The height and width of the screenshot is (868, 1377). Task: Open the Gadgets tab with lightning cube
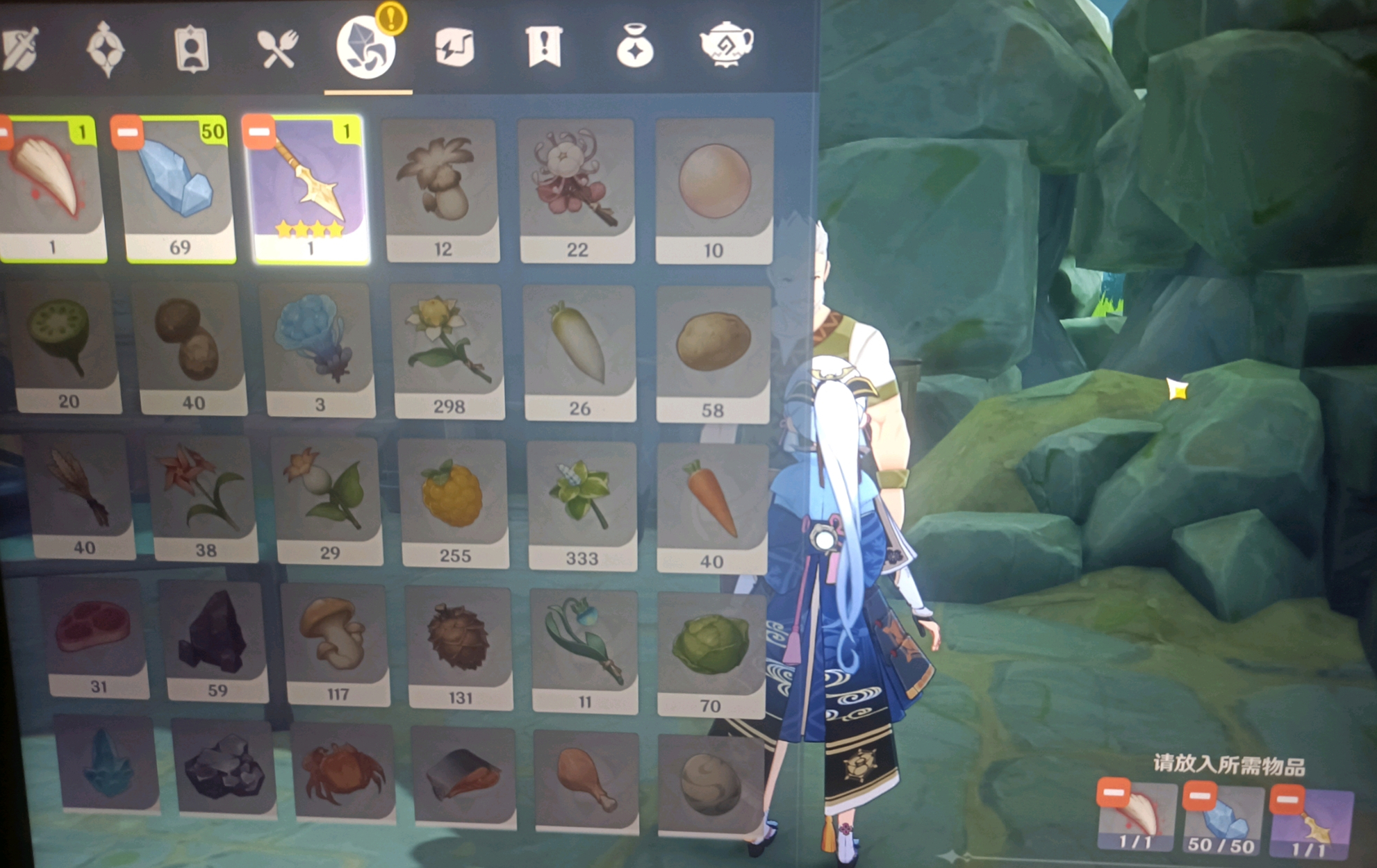454,47
